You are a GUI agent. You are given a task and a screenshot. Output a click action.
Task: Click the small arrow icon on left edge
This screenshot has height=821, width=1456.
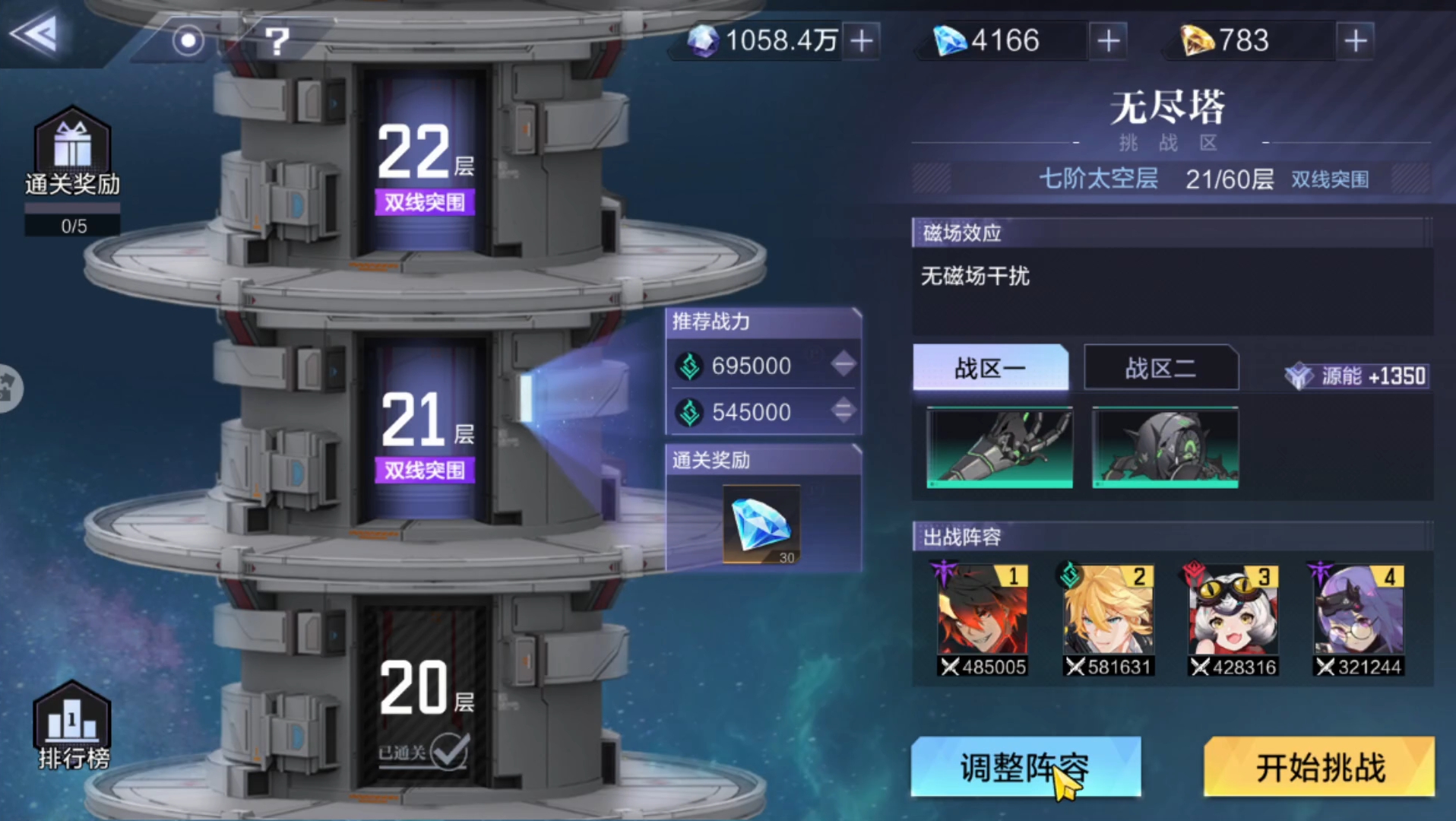tap(8, 388)
